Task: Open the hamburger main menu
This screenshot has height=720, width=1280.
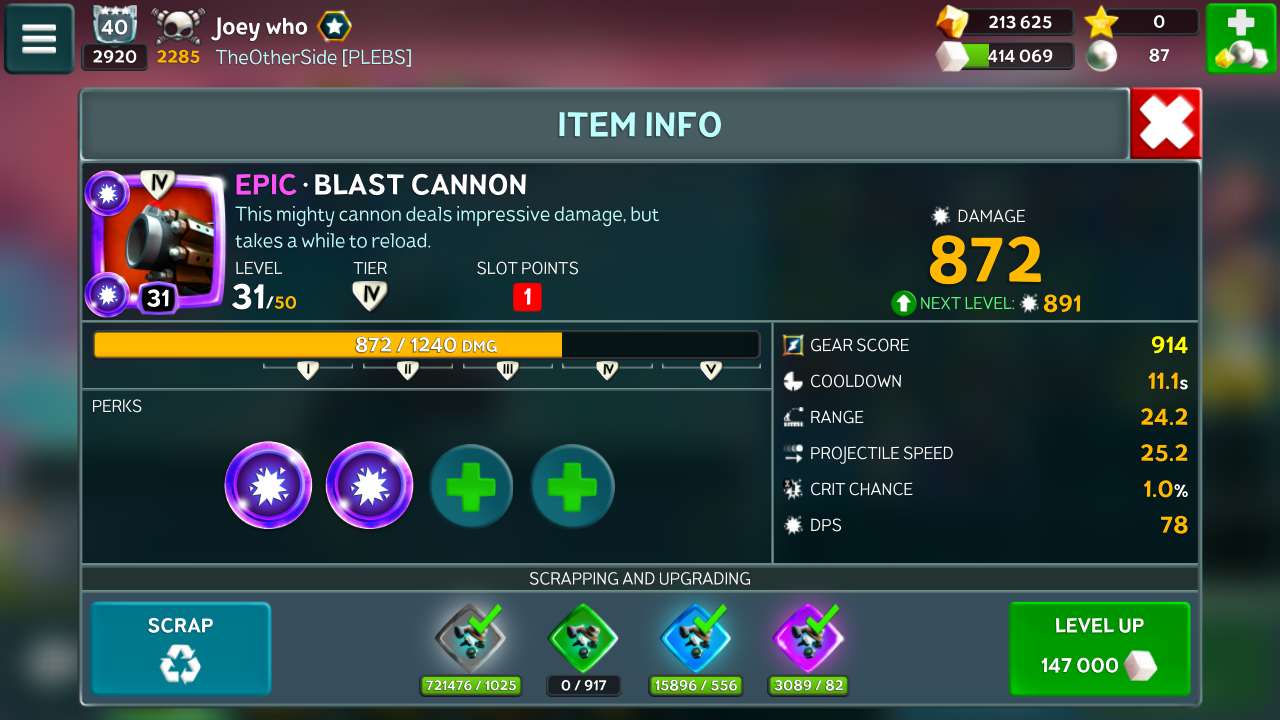Action: tap(39, 39)
